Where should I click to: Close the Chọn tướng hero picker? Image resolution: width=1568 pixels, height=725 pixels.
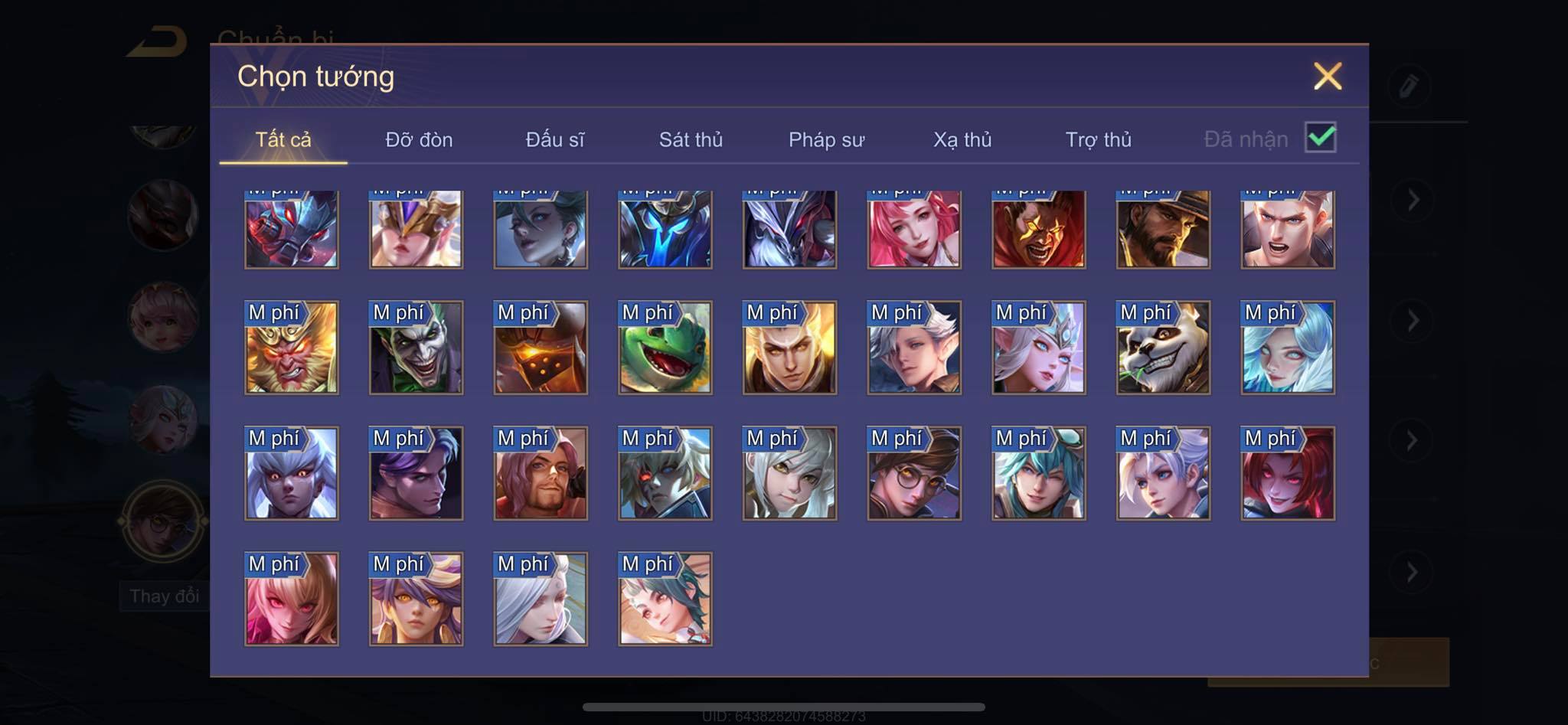[1328, 77]
